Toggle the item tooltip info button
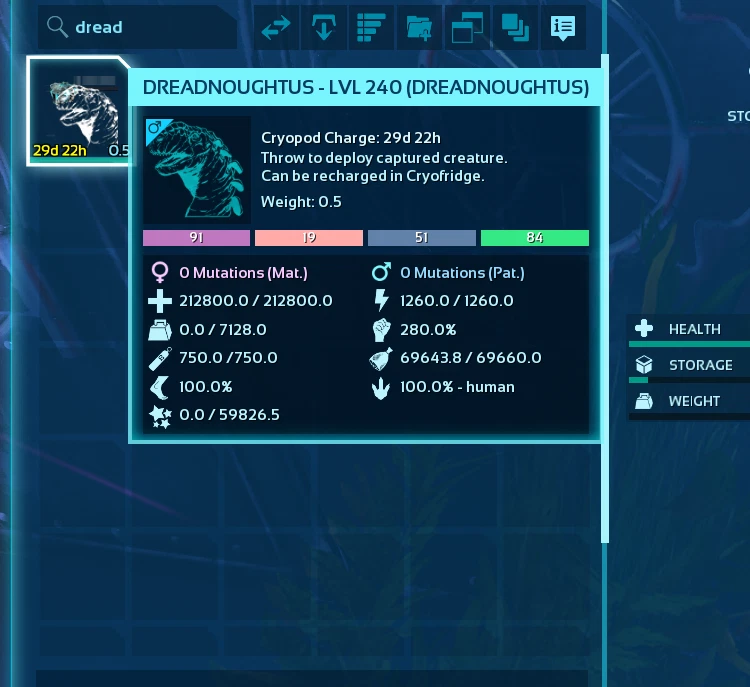 (x=563, y=28)
